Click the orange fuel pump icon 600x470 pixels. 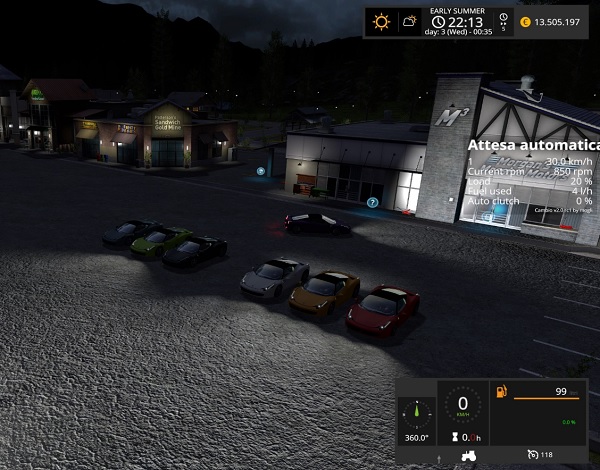click(x=501, y=393)
